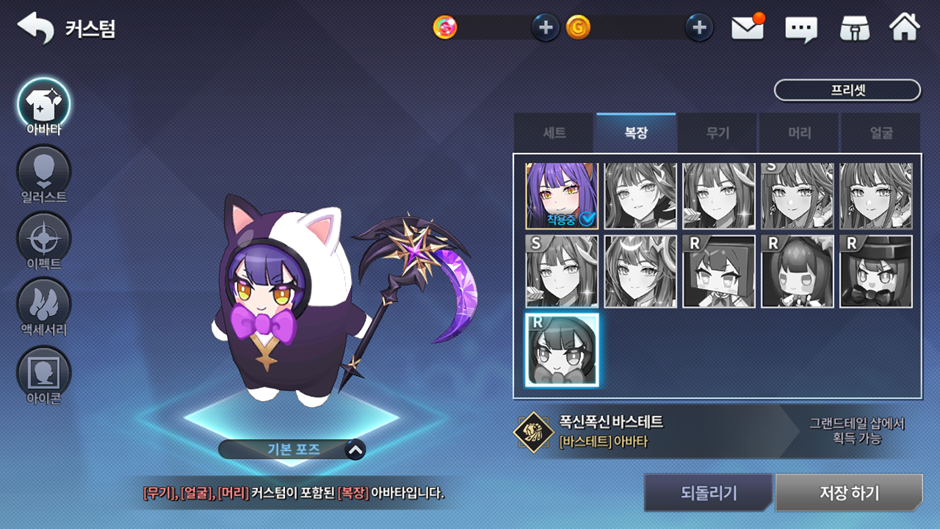The width and height of the screenshot is (940, 529).
Task: Open the 일러스트 illustration category
Action: pyautogui.click(x=43, y=172)
